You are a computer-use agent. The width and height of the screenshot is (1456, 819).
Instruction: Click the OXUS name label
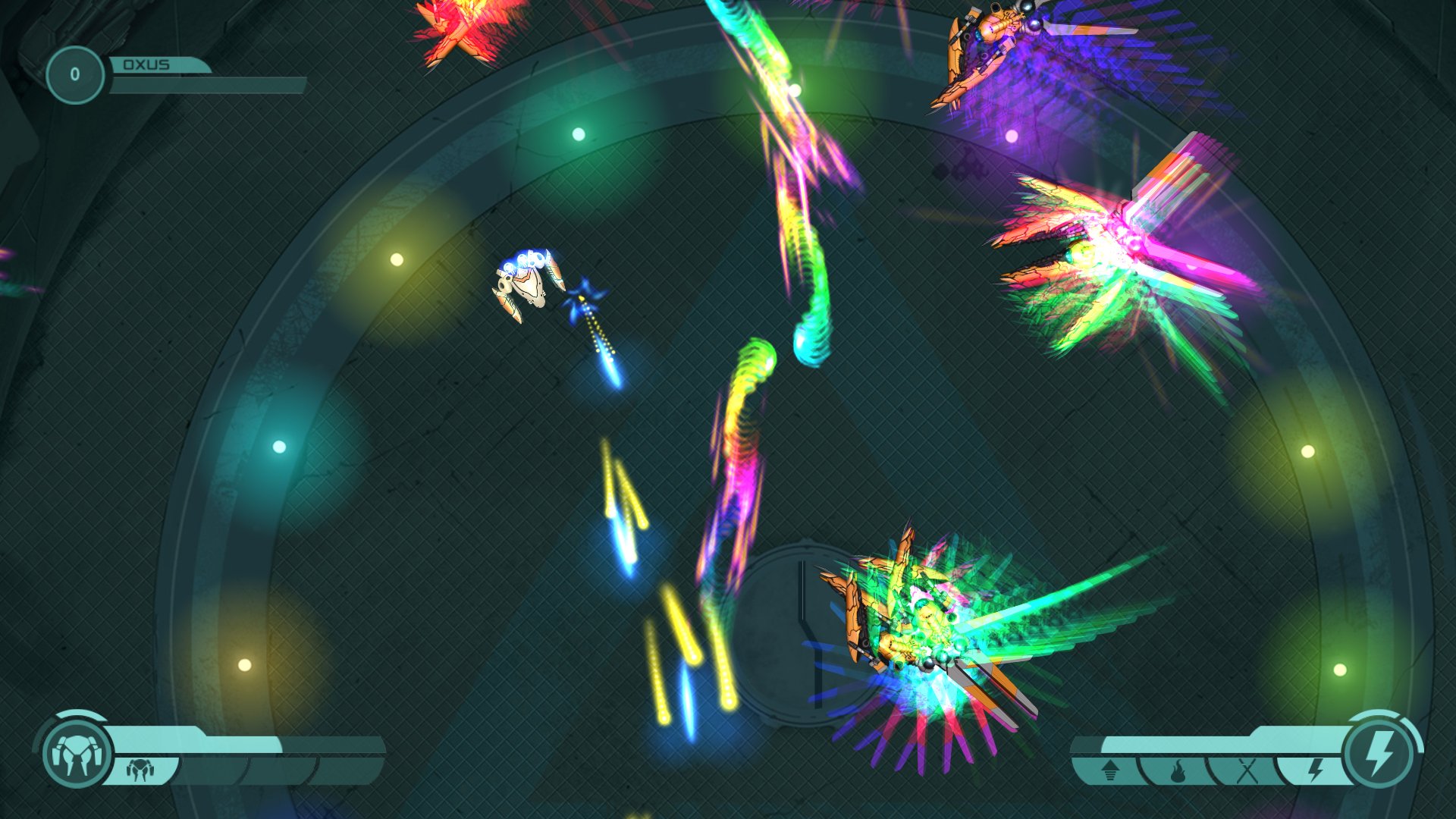(x=149, y=64)
